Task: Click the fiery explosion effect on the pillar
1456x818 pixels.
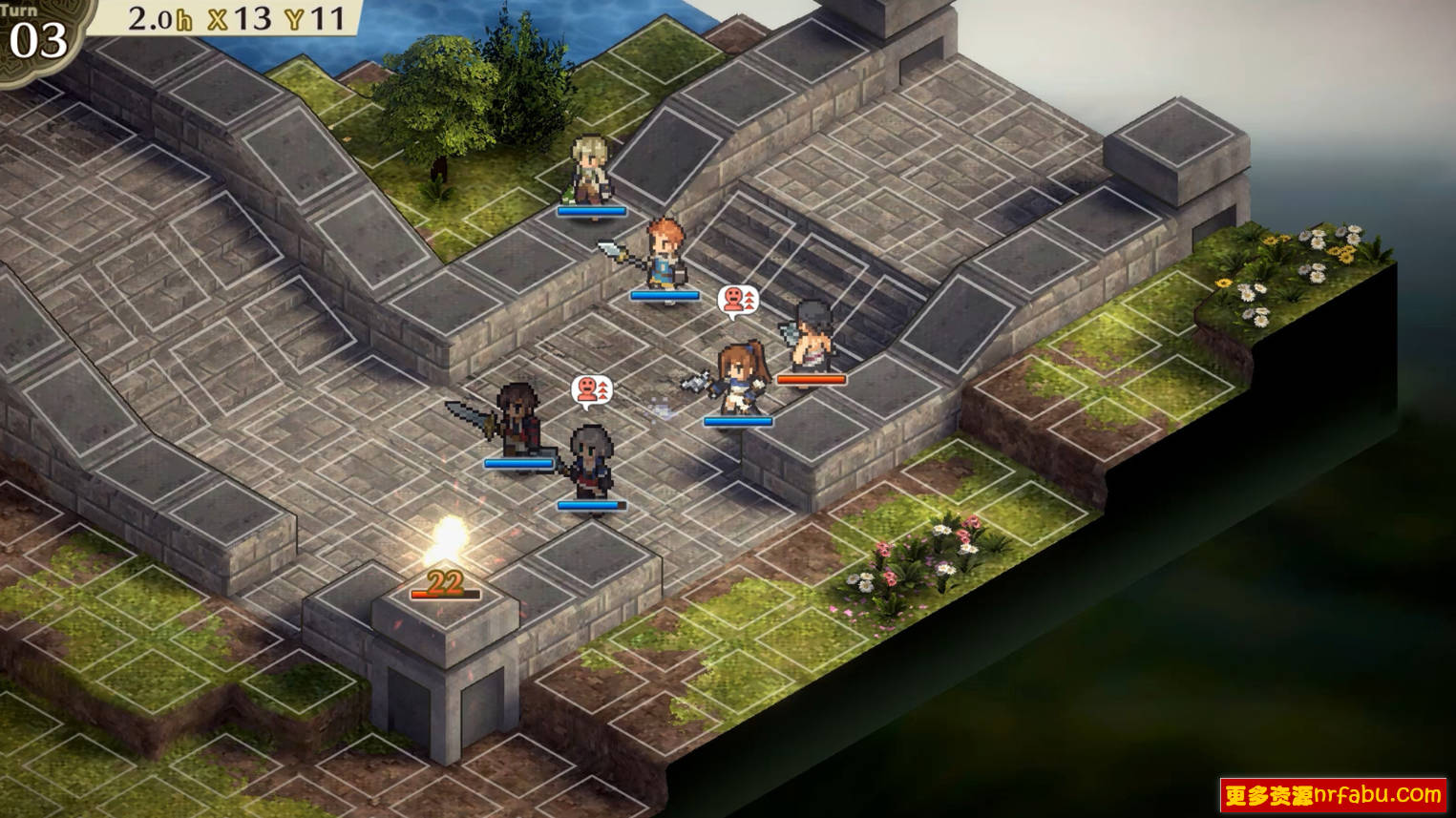Action: pyautogui.click(x=445, y=541)
